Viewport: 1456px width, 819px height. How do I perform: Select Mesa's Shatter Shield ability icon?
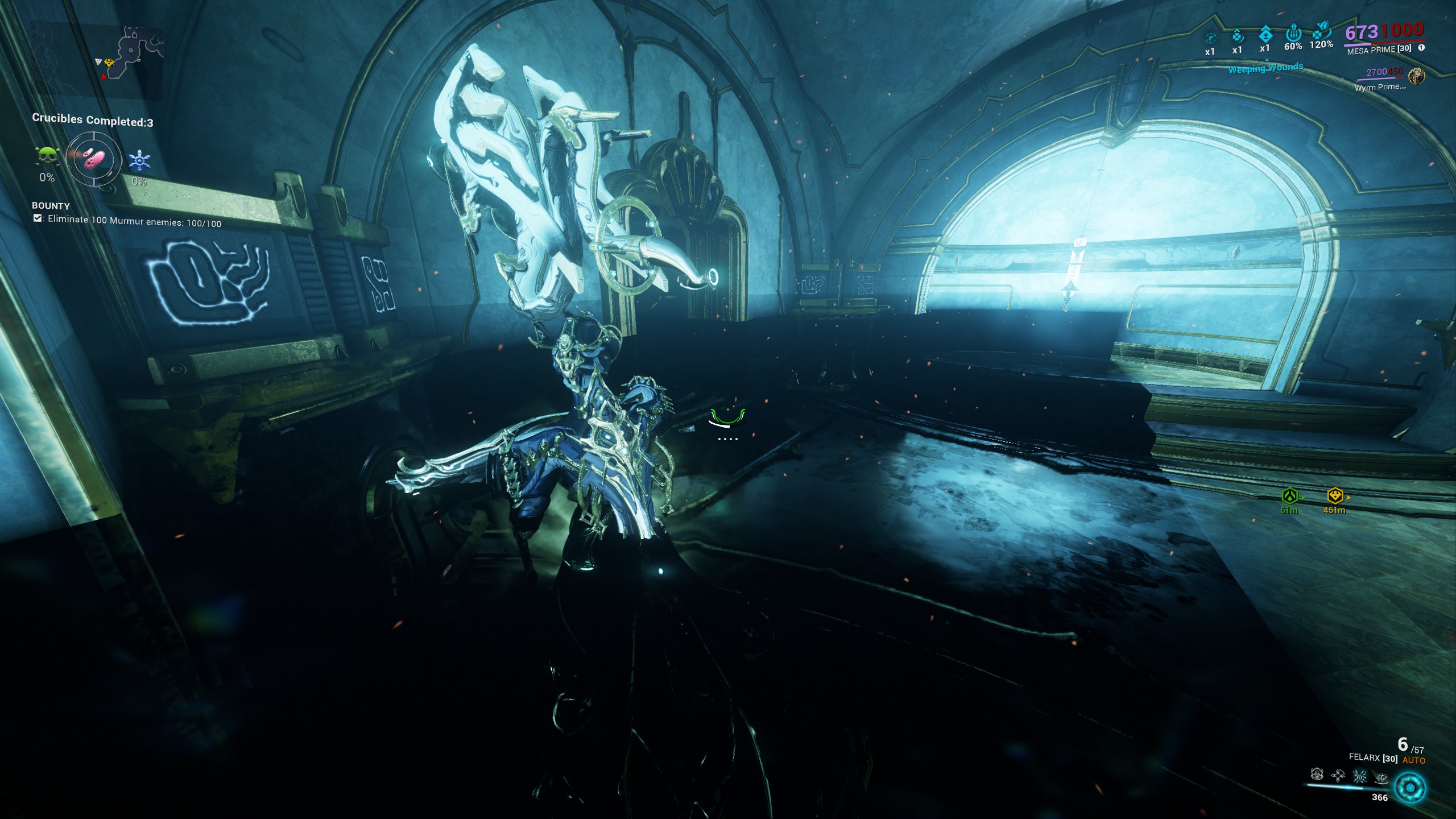coord(1359,777)
